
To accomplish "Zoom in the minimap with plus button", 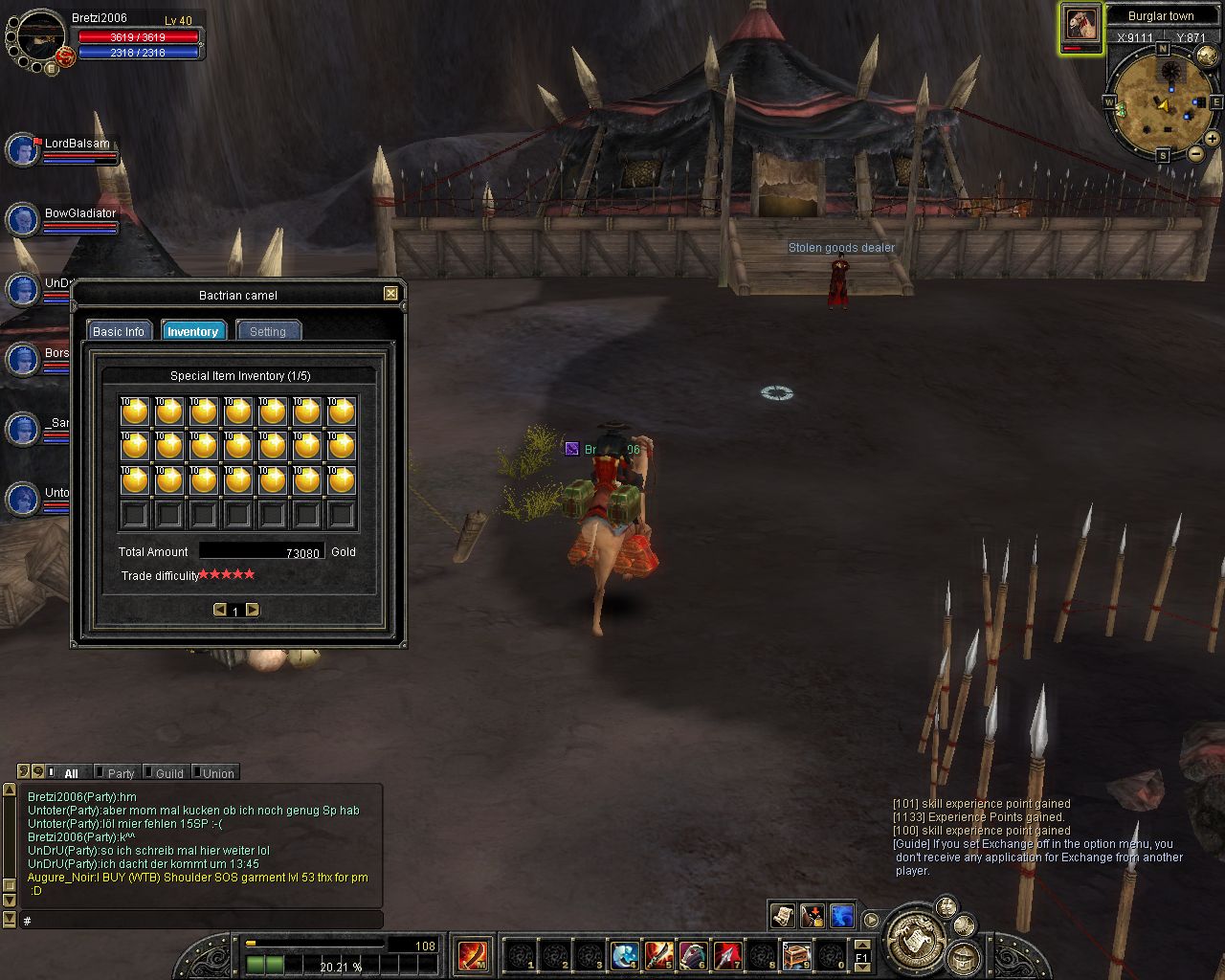I will pyautogui.click(x=1212, y=139).
